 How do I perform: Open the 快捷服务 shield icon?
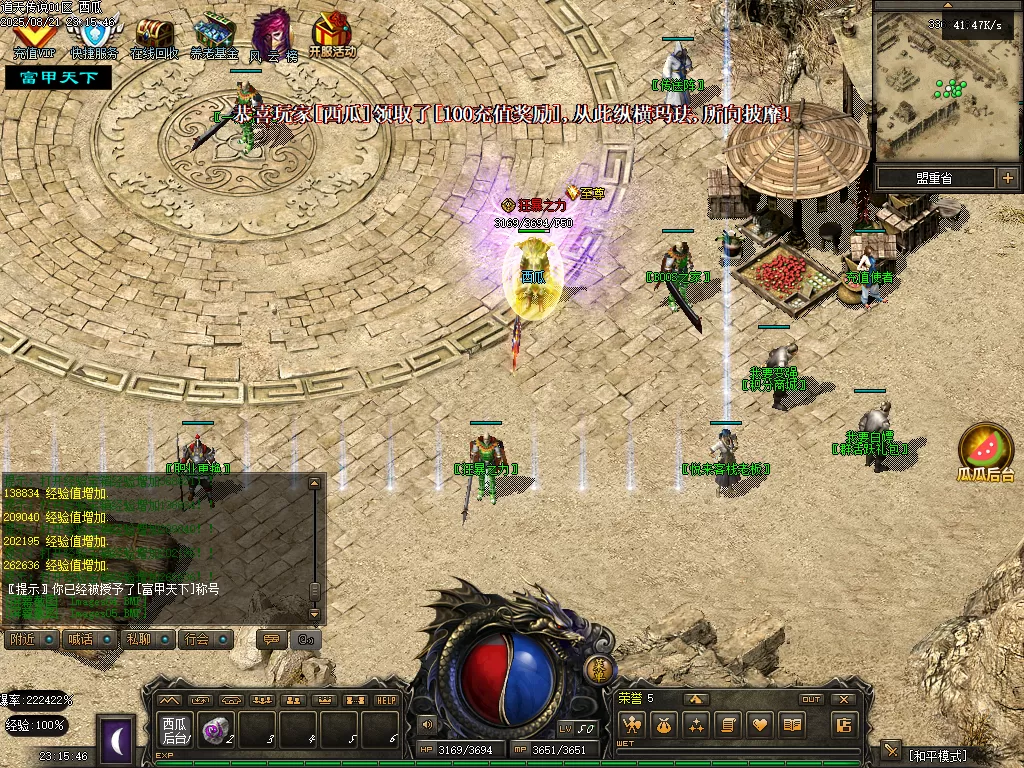tap(94, 37)
